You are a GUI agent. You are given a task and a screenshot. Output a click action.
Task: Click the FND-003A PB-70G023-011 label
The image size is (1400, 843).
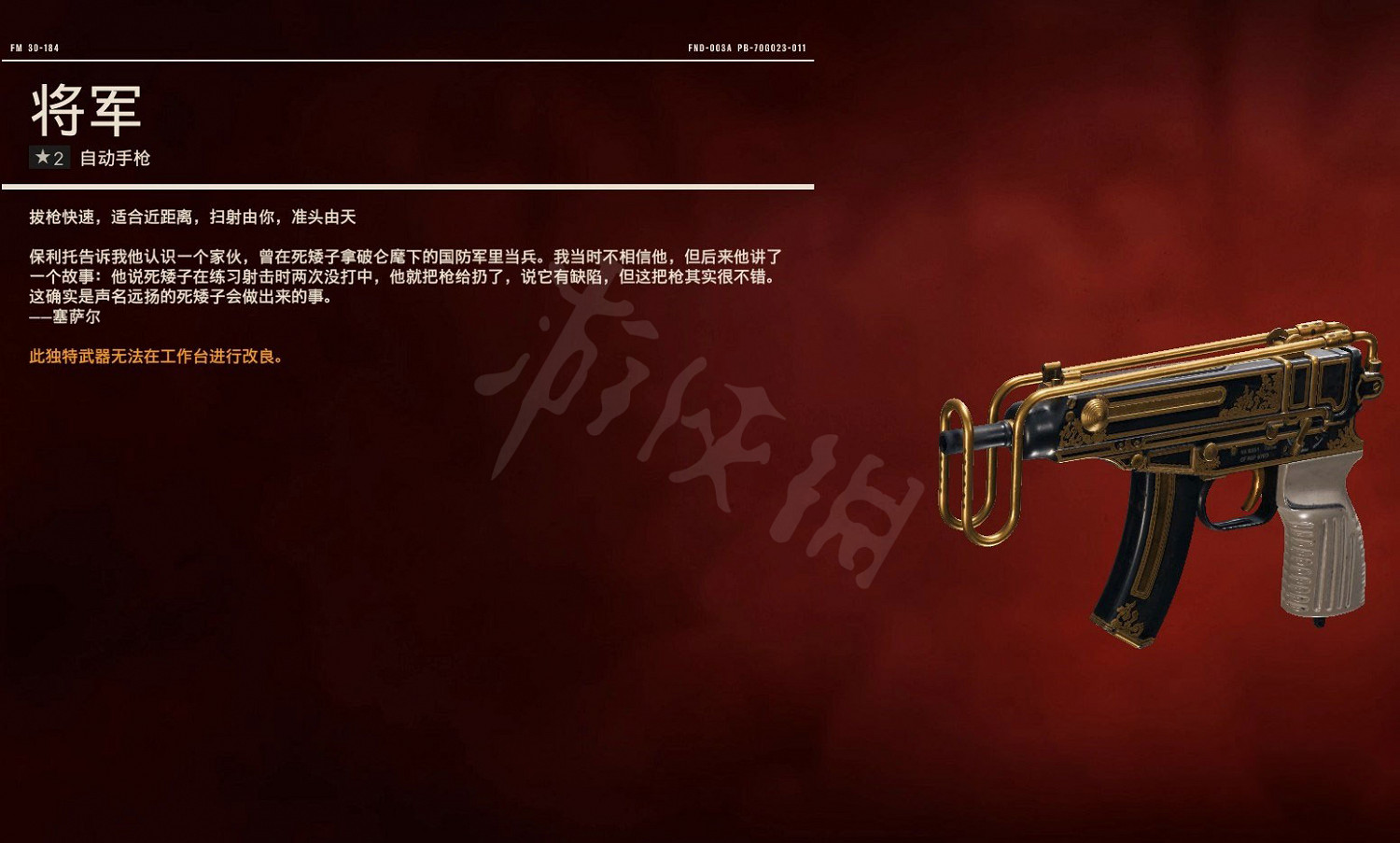pyautogui.click(x=748, y=44)
